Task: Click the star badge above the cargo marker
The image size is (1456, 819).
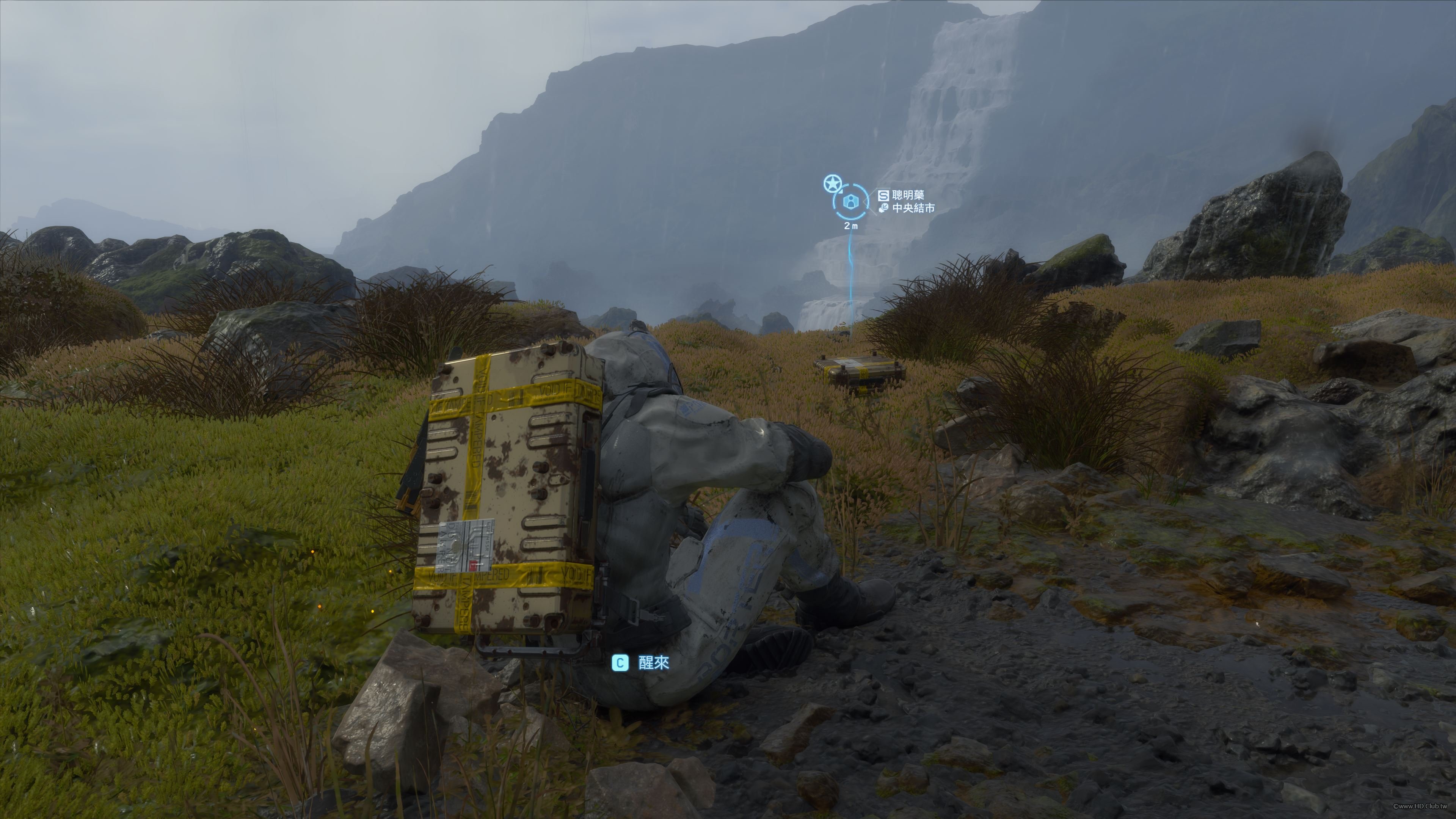Action: 832,183
